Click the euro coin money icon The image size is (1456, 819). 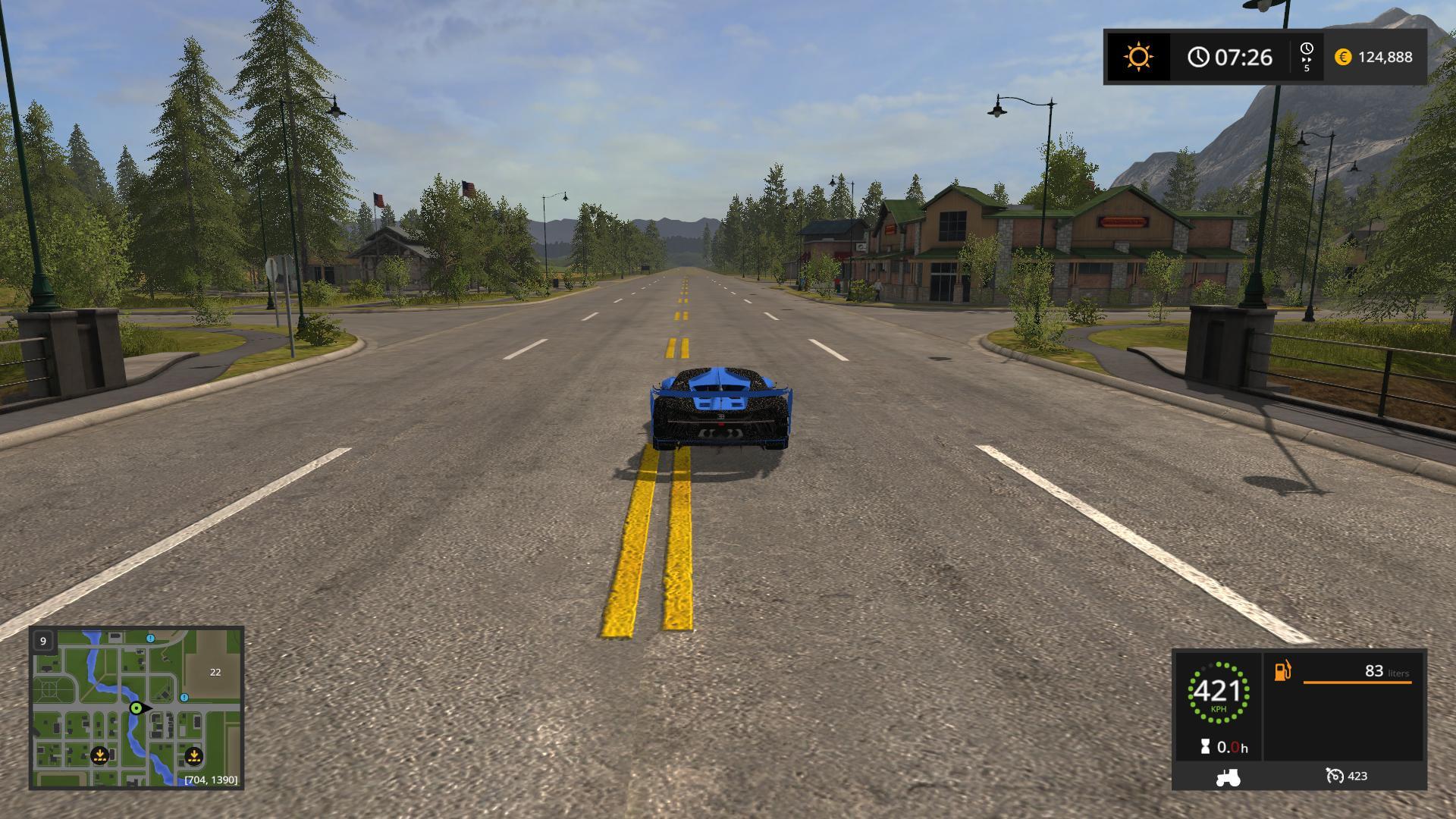click(1343, 57)
